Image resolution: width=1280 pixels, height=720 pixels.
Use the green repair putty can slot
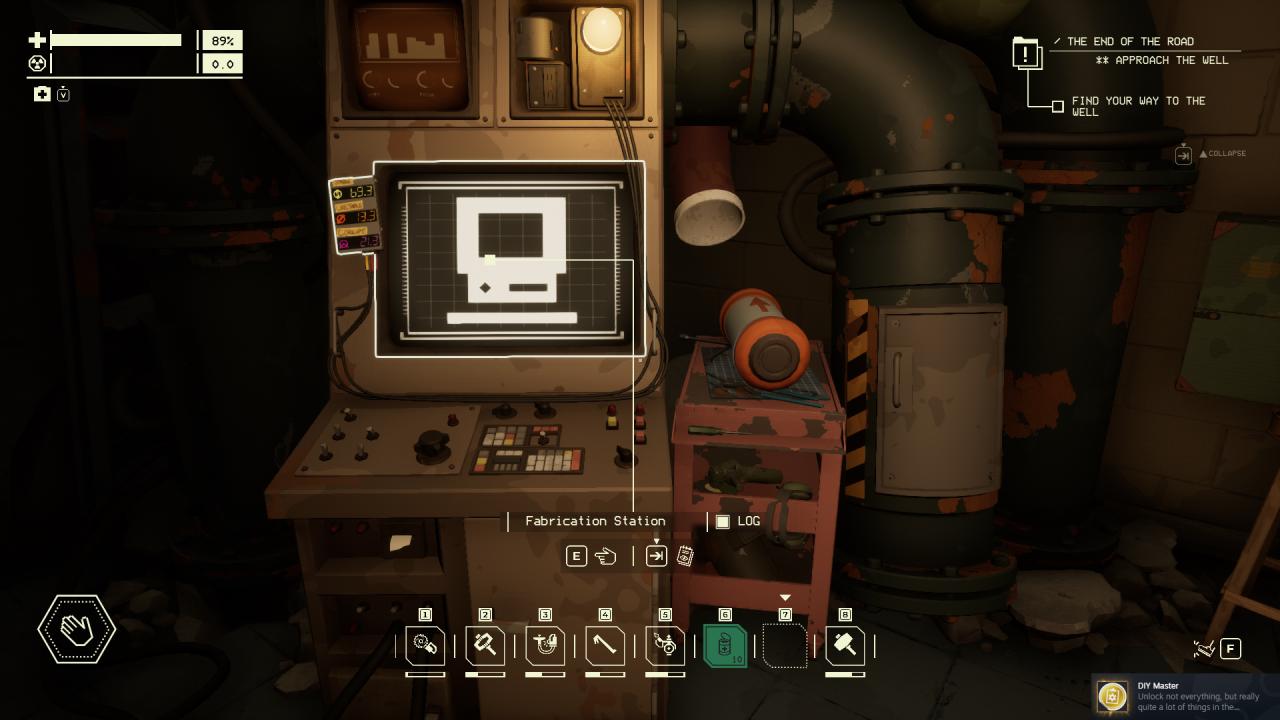pos(725,646)
